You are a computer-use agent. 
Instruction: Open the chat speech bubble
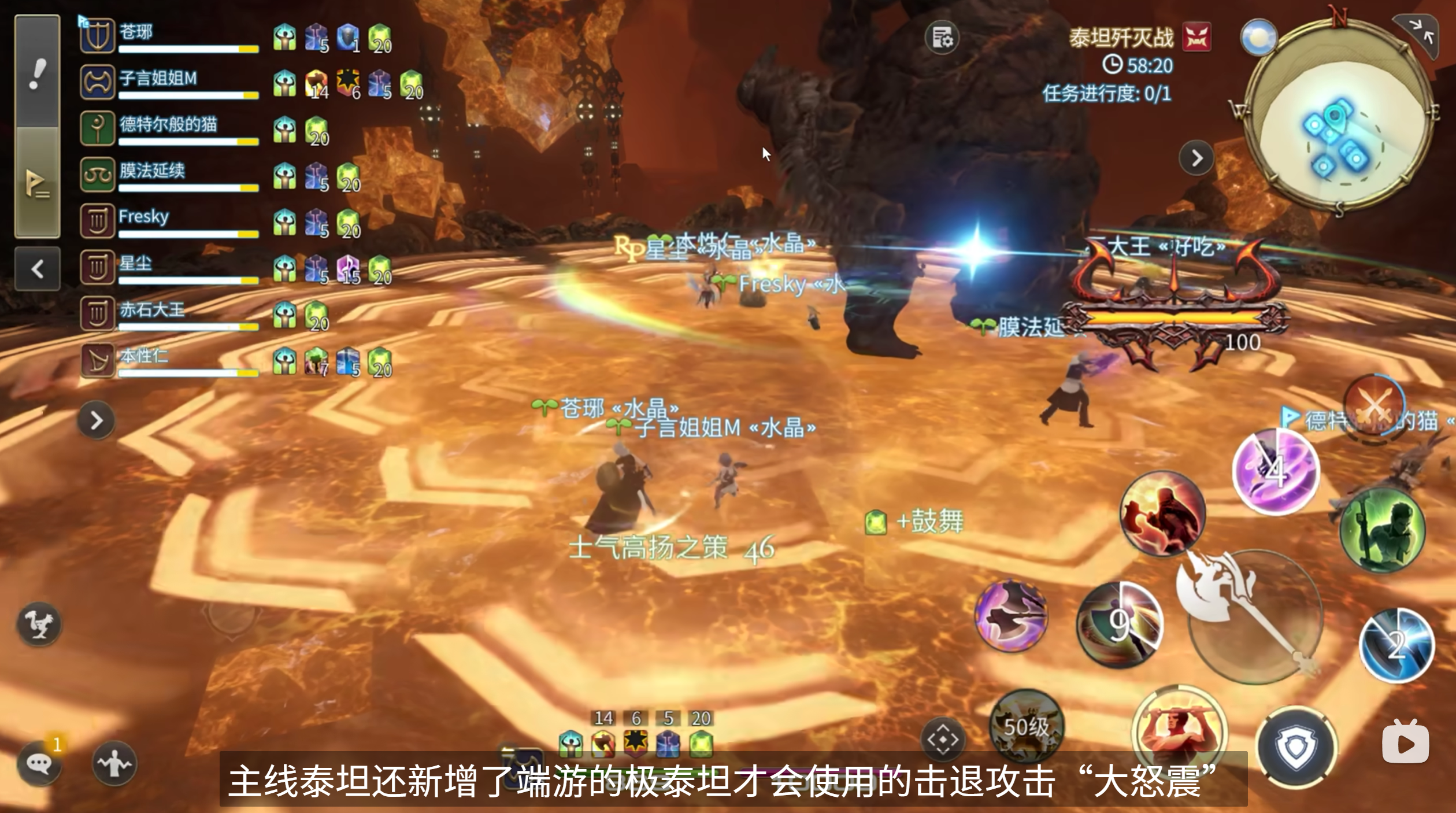pos(39,764)
